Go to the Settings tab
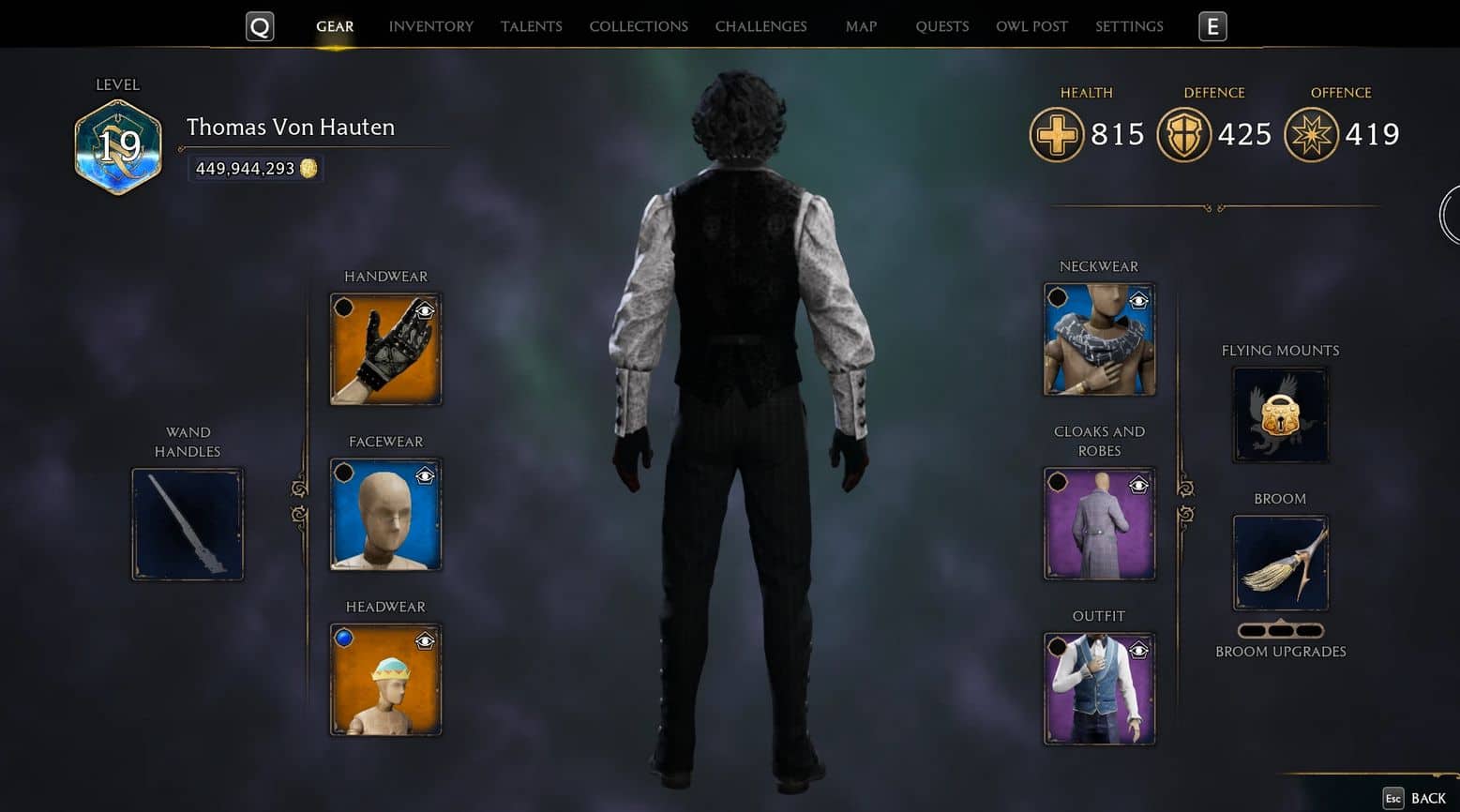1460x812 pixels. coord(1129,26)
